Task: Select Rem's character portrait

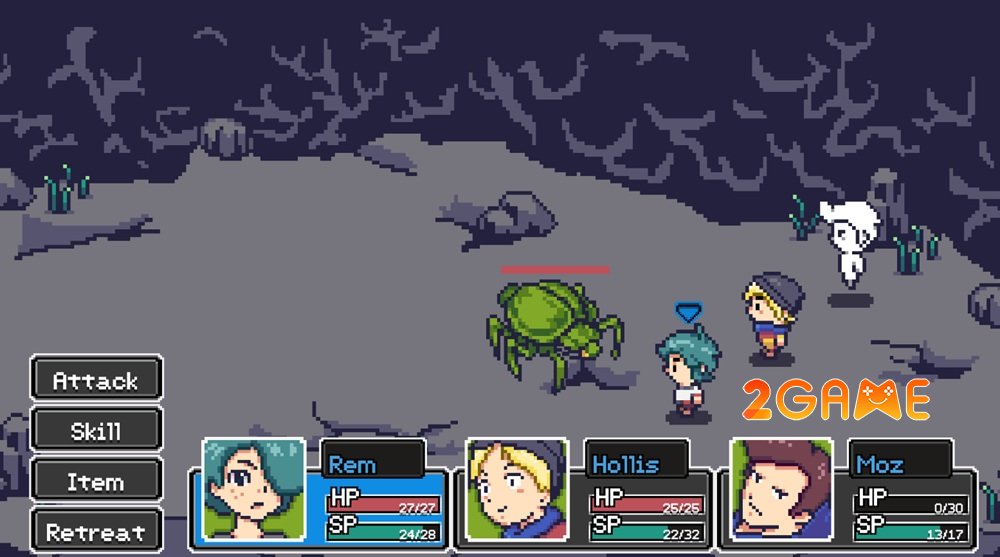Action: pos(253,489)
